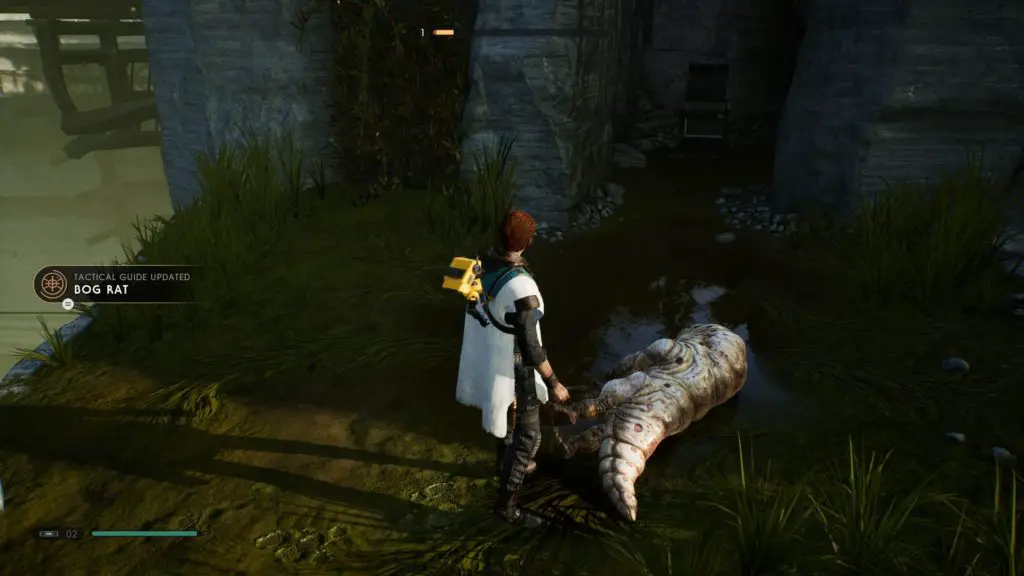Click the round Tactical Guide emblem icon
Viewport: 1024px width, 576px height.
pos(51,284)
